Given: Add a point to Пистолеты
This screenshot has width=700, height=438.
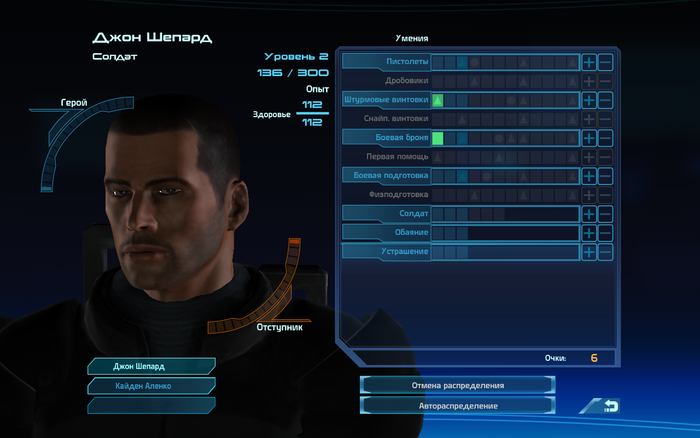Looking at the screenshot, I should (x=589, y=62).
